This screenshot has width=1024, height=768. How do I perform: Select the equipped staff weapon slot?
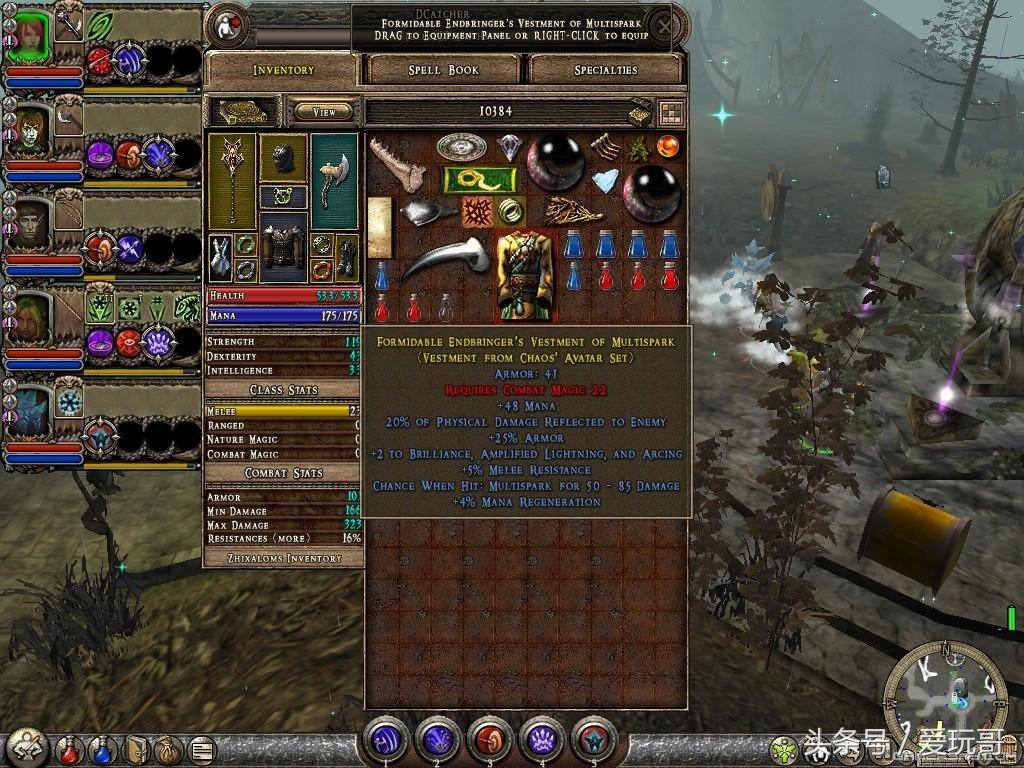[233, 180]
